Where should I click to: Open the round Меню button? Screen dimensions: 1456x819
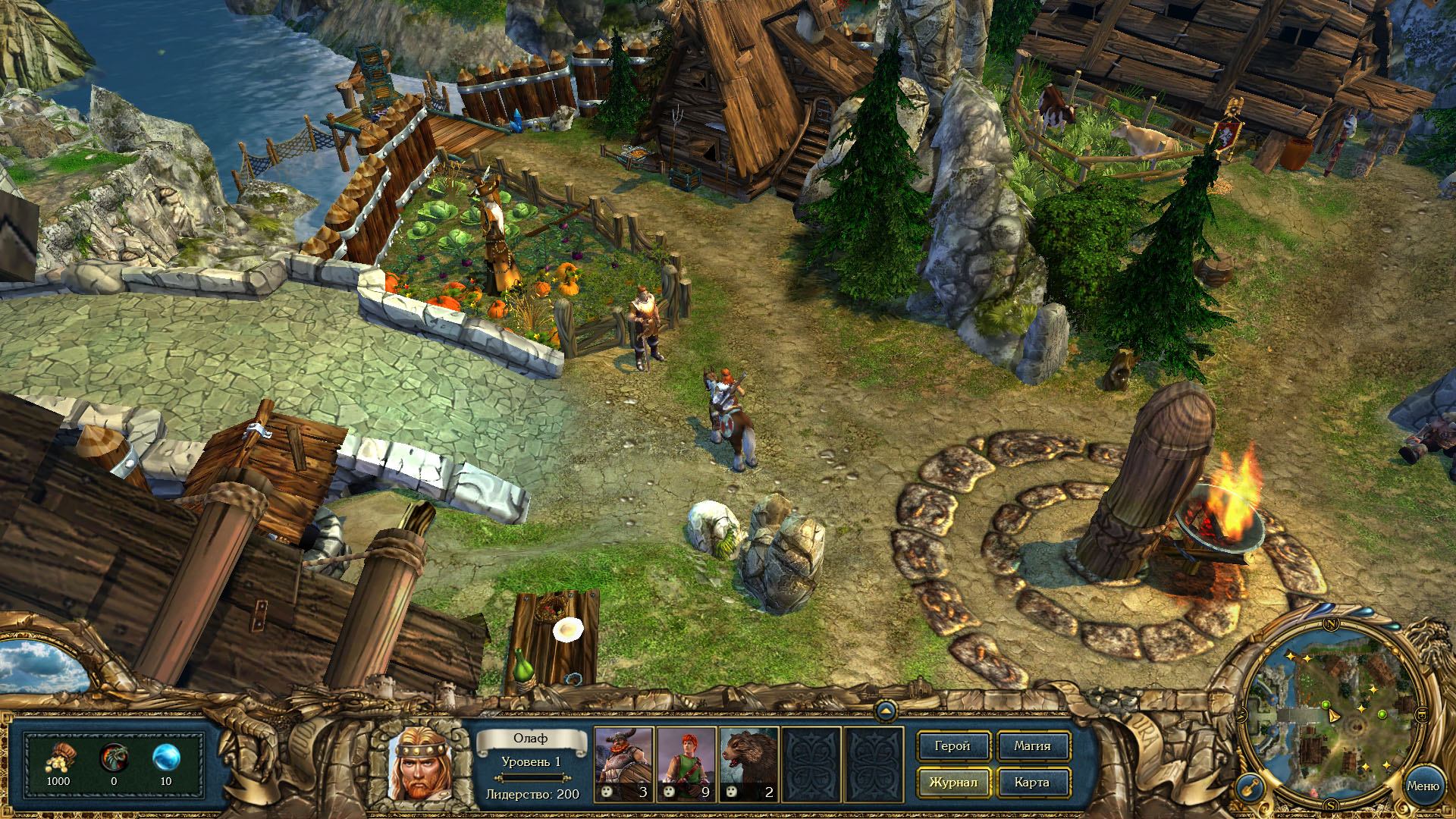1422,786
